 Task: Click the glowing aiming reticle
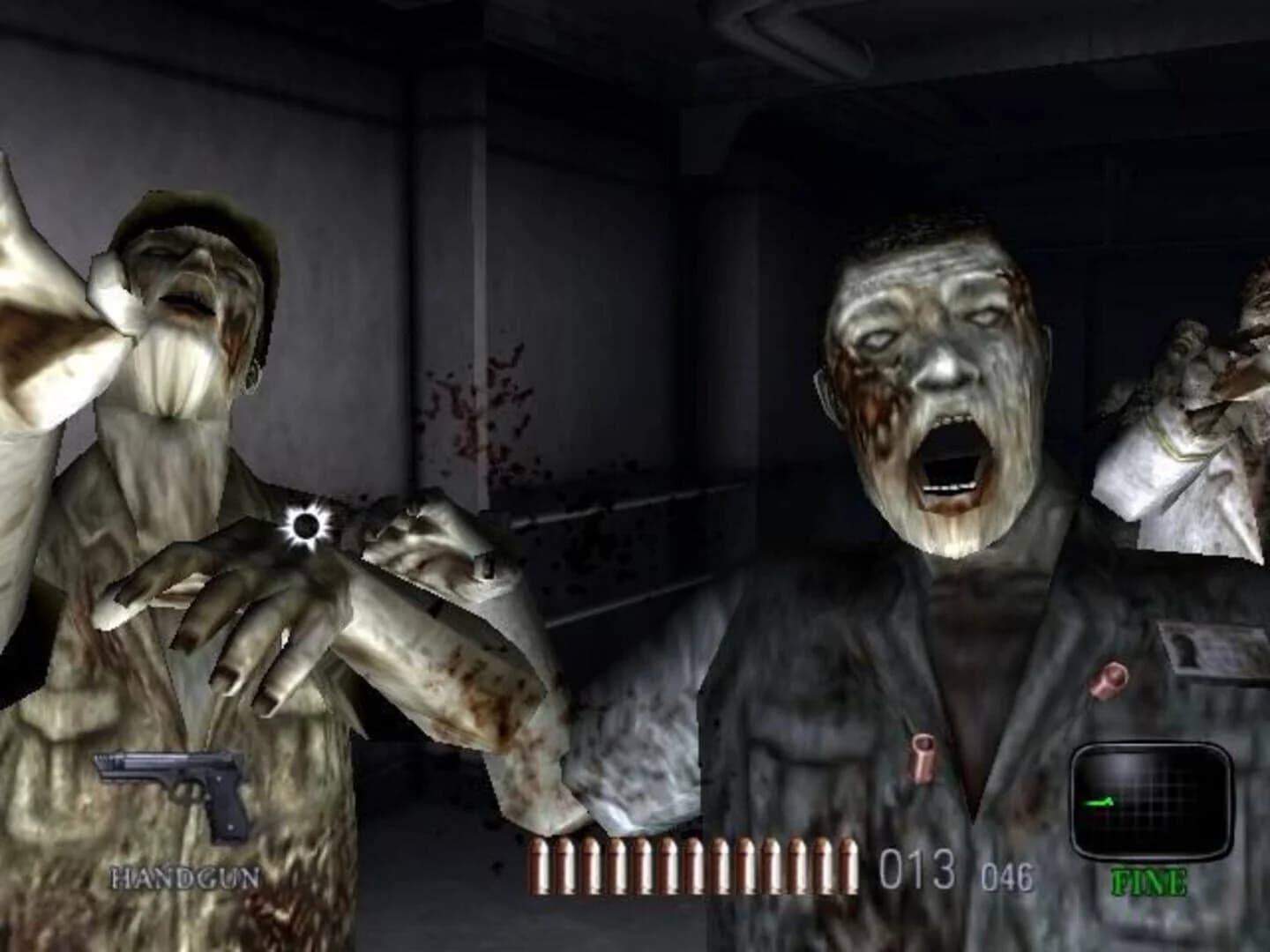[304, 526]
